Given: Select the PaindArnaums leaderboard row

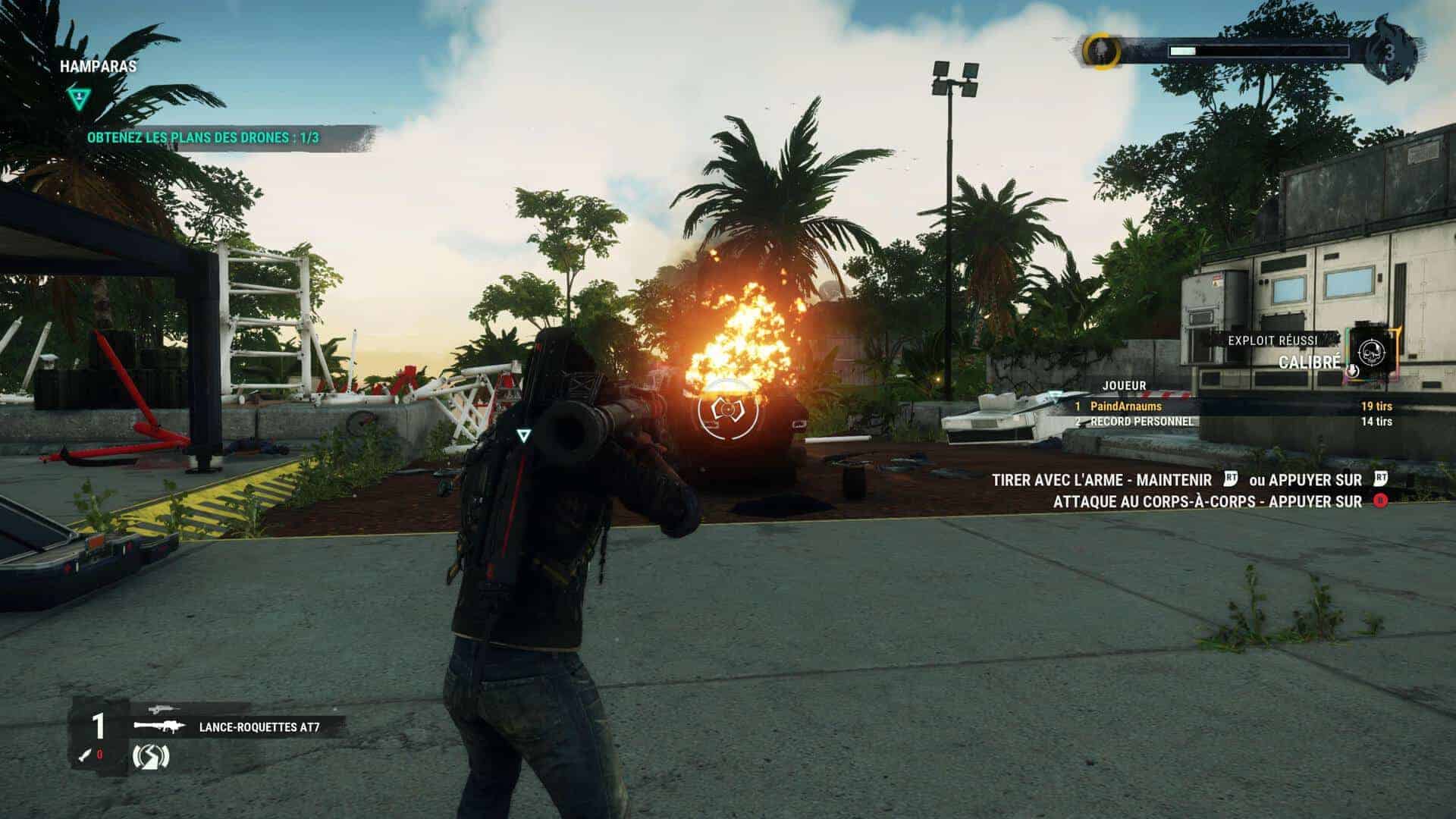Looking at the screenshot, I should [x=1232, y=406].
